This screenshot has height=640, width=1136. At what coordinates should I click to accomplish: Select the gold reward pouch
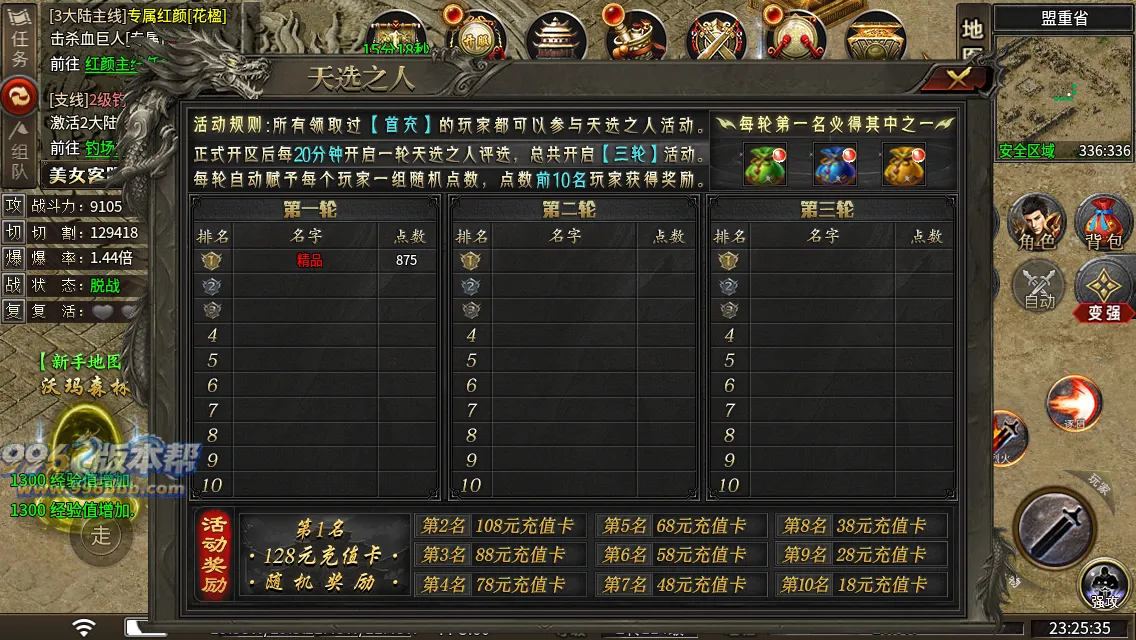(x=903, y=164)
